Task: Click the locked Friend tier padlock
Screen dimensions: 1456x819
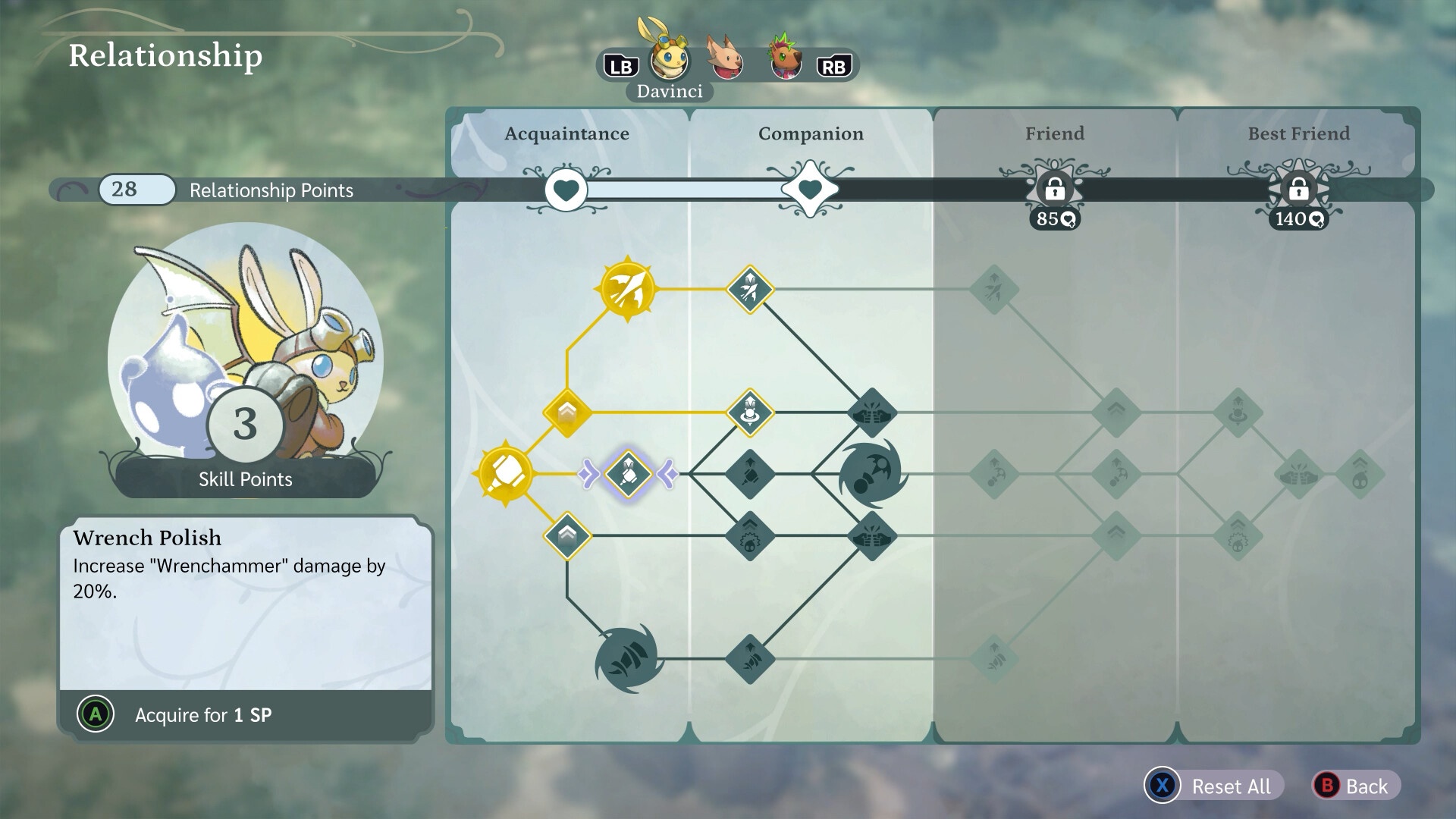Action: click(x=1054, y=190)
